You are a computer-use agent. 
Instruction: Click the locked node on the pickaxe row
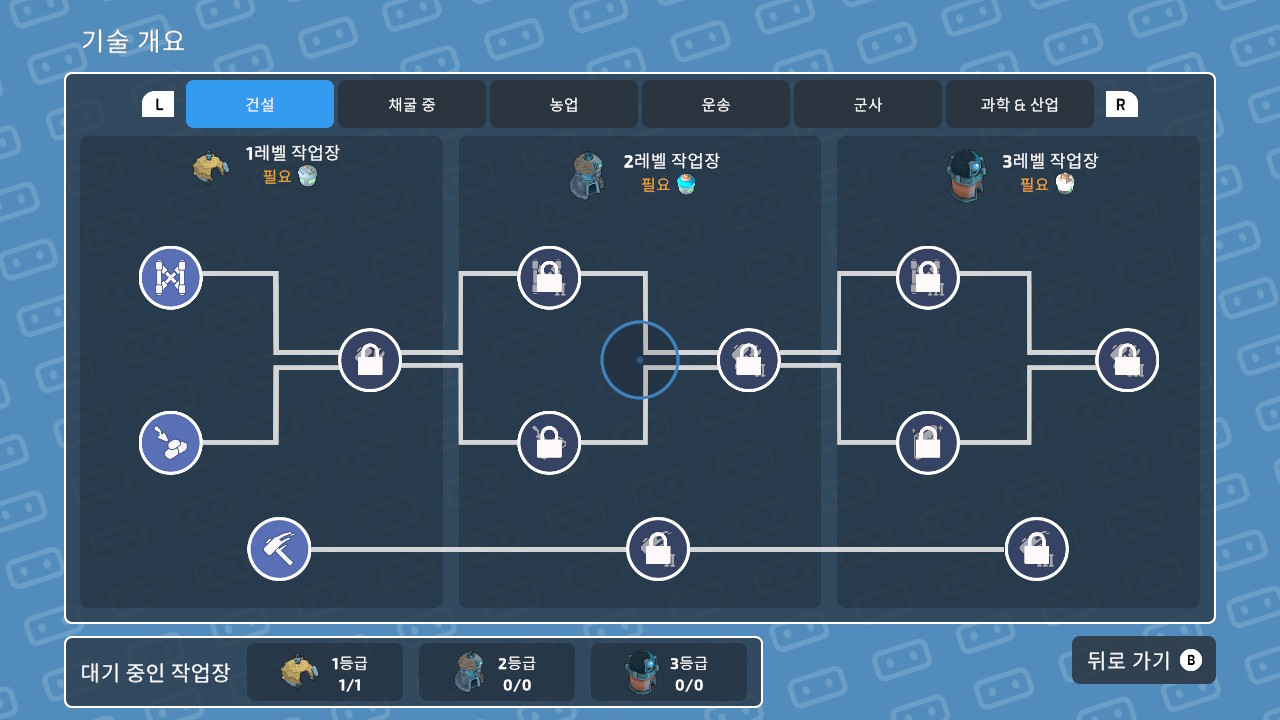click(x=657, y=548)
